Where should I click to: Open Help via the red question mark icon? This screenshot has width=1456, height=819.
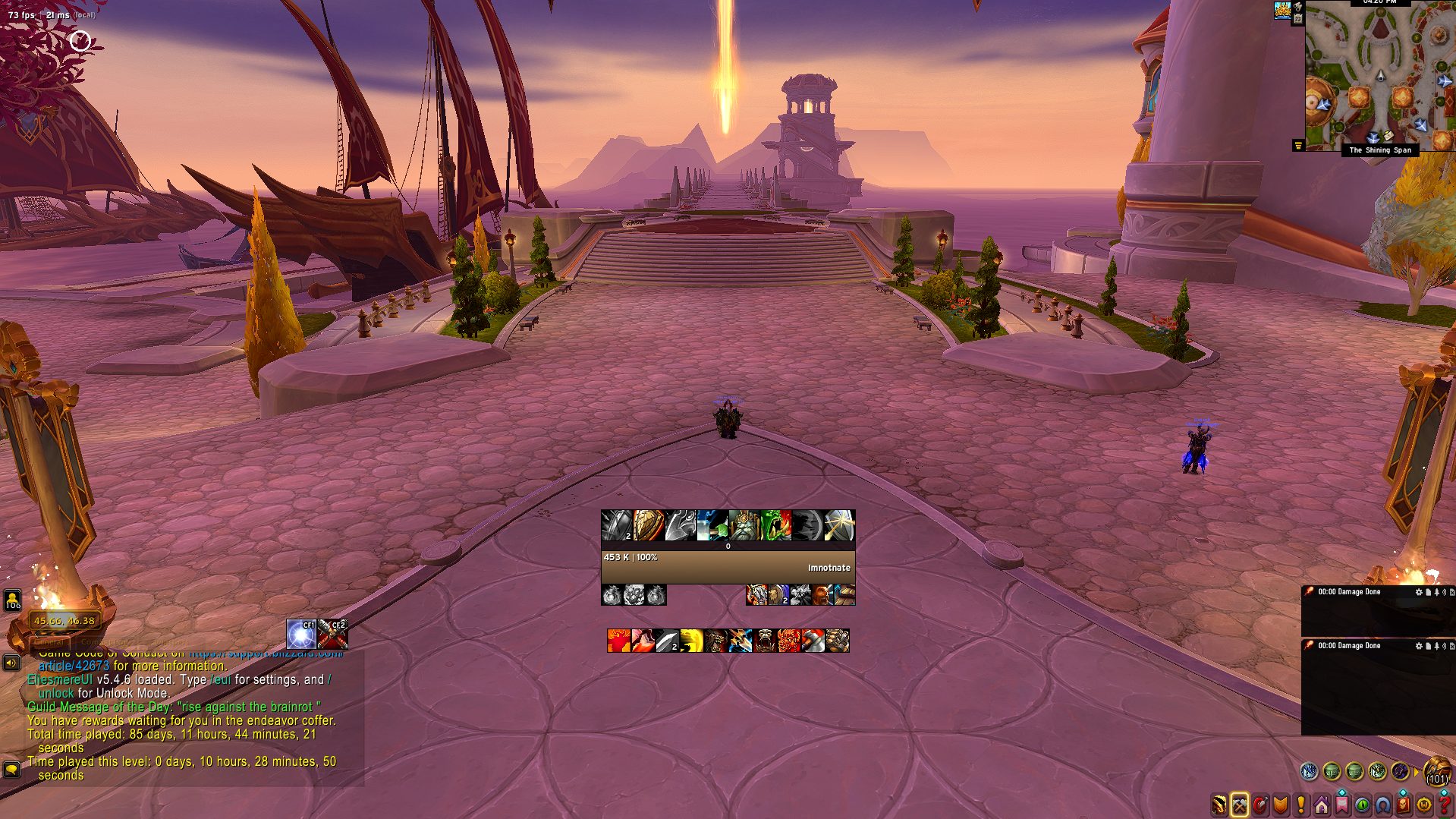coord(1447,805)
